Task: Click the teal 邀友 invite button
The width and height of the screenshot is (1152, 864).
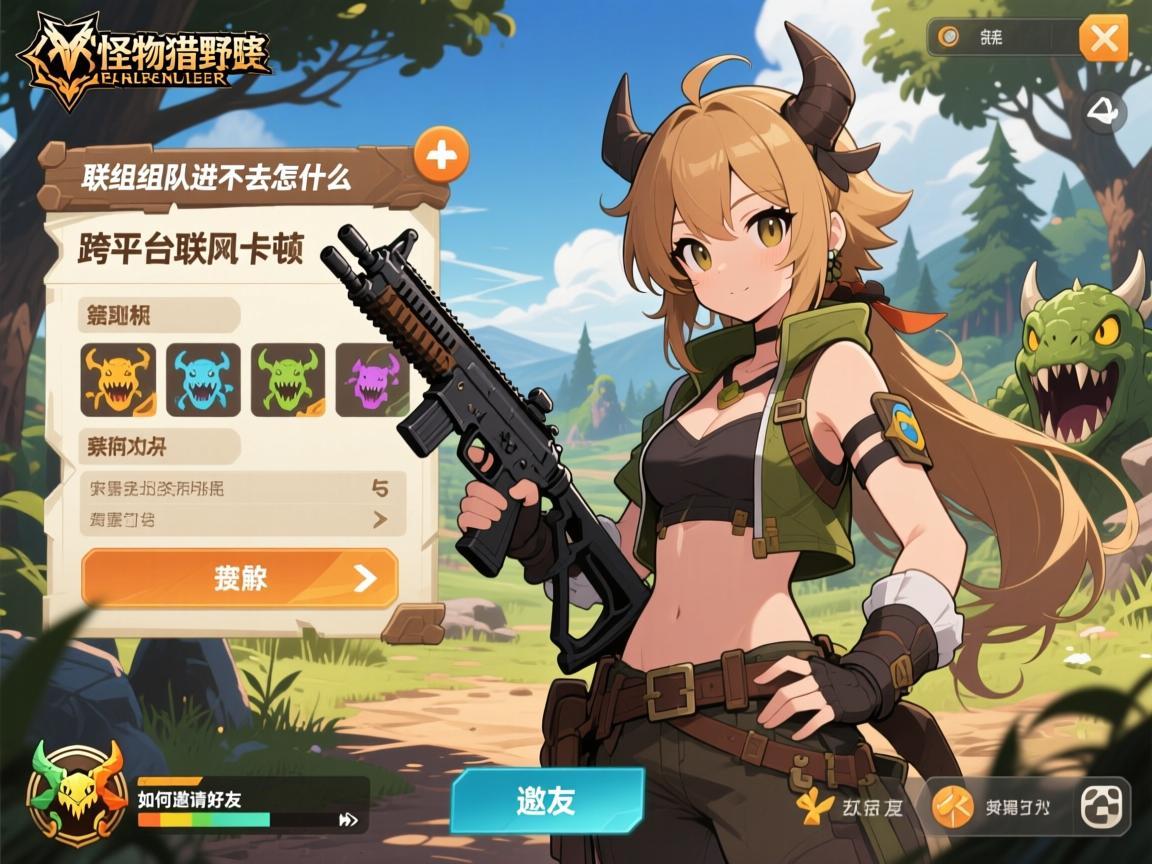Action: [x=546, y=800]
